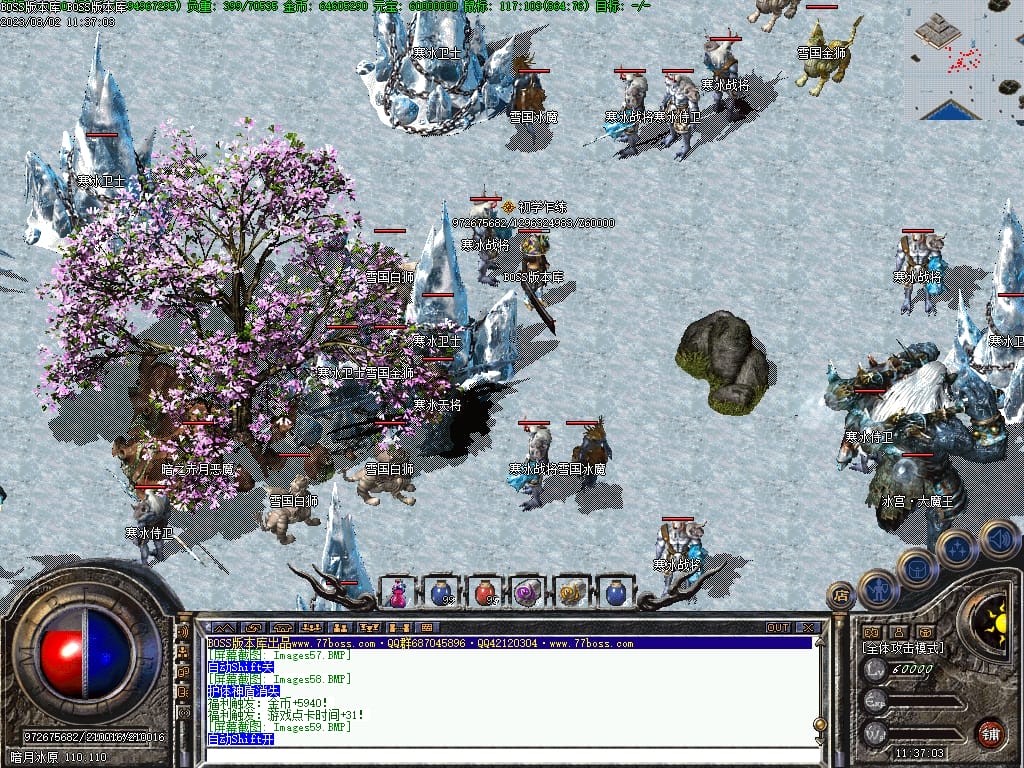Close the game using the X button
Viewport: 1024px width, 768px height.
(807, 627)
